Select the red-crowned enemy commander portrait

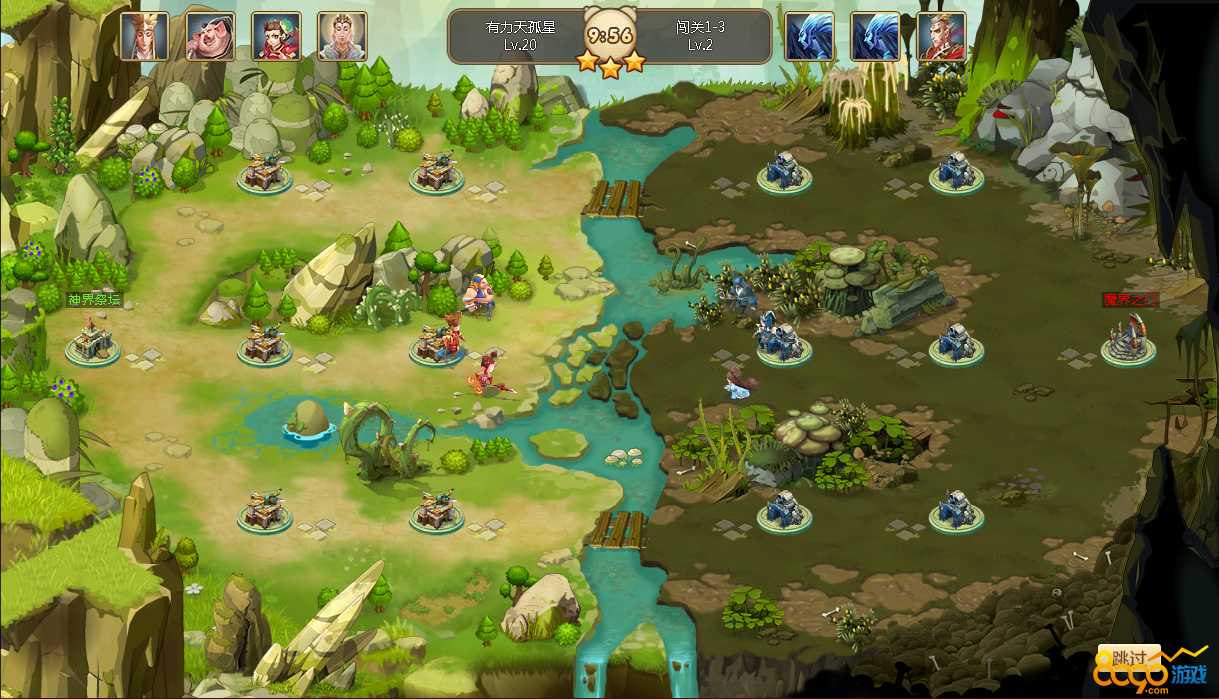(941, 37)
